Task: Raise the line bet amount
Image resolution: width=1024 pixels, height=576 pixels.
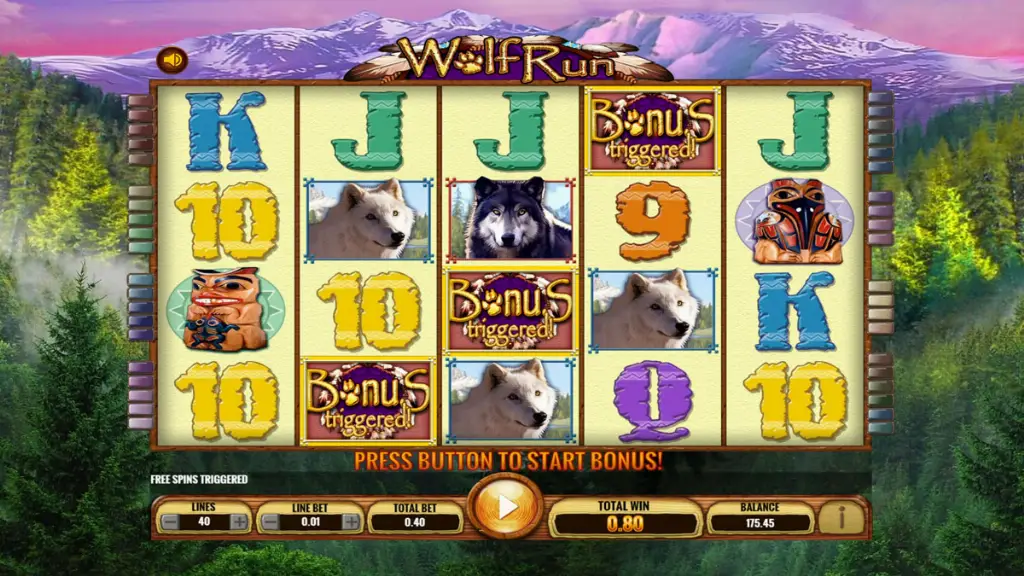Action: [x=350, y=521]
